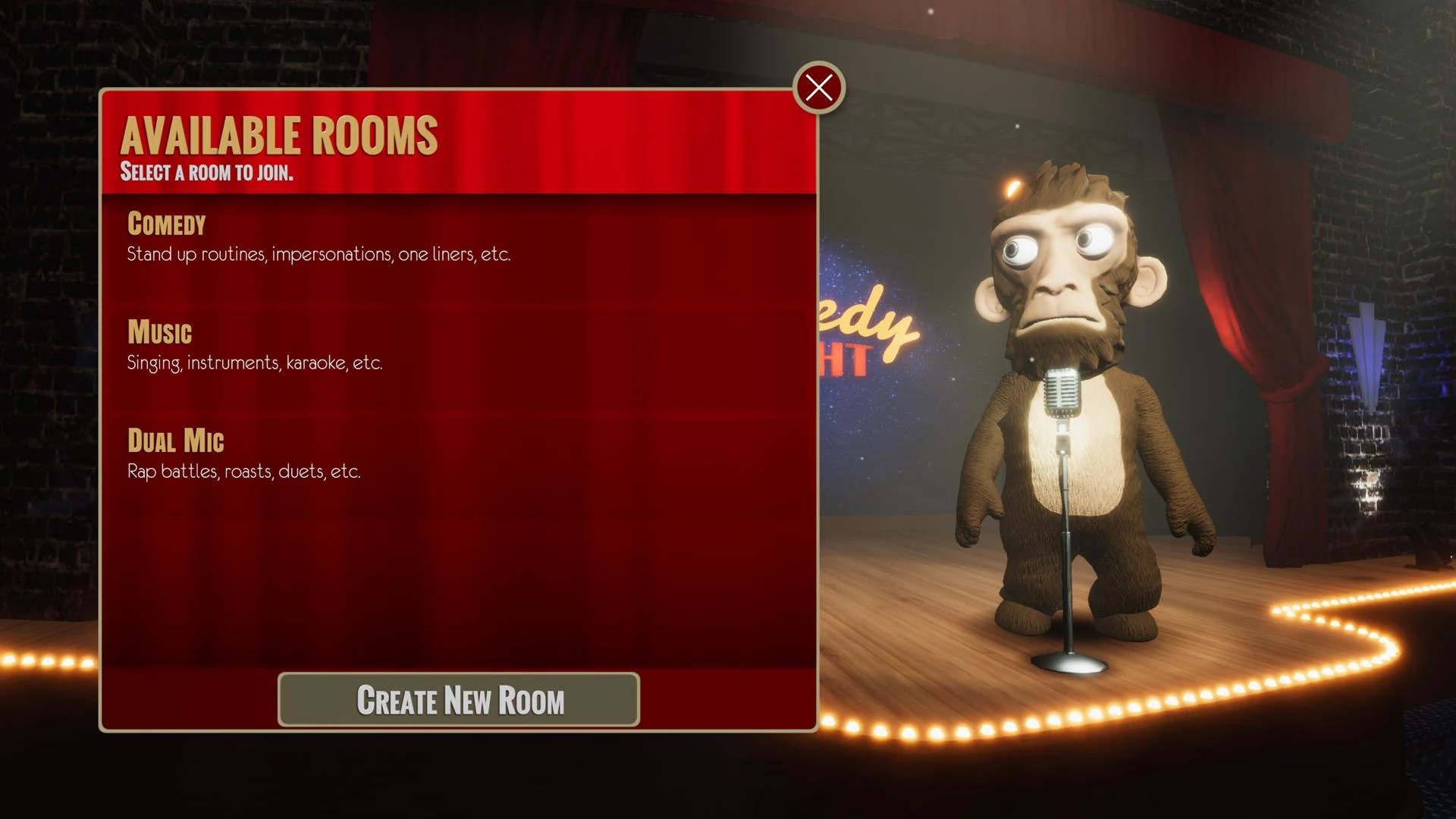
Task: Click Create New Room button
Action: (x=459, y=700)
